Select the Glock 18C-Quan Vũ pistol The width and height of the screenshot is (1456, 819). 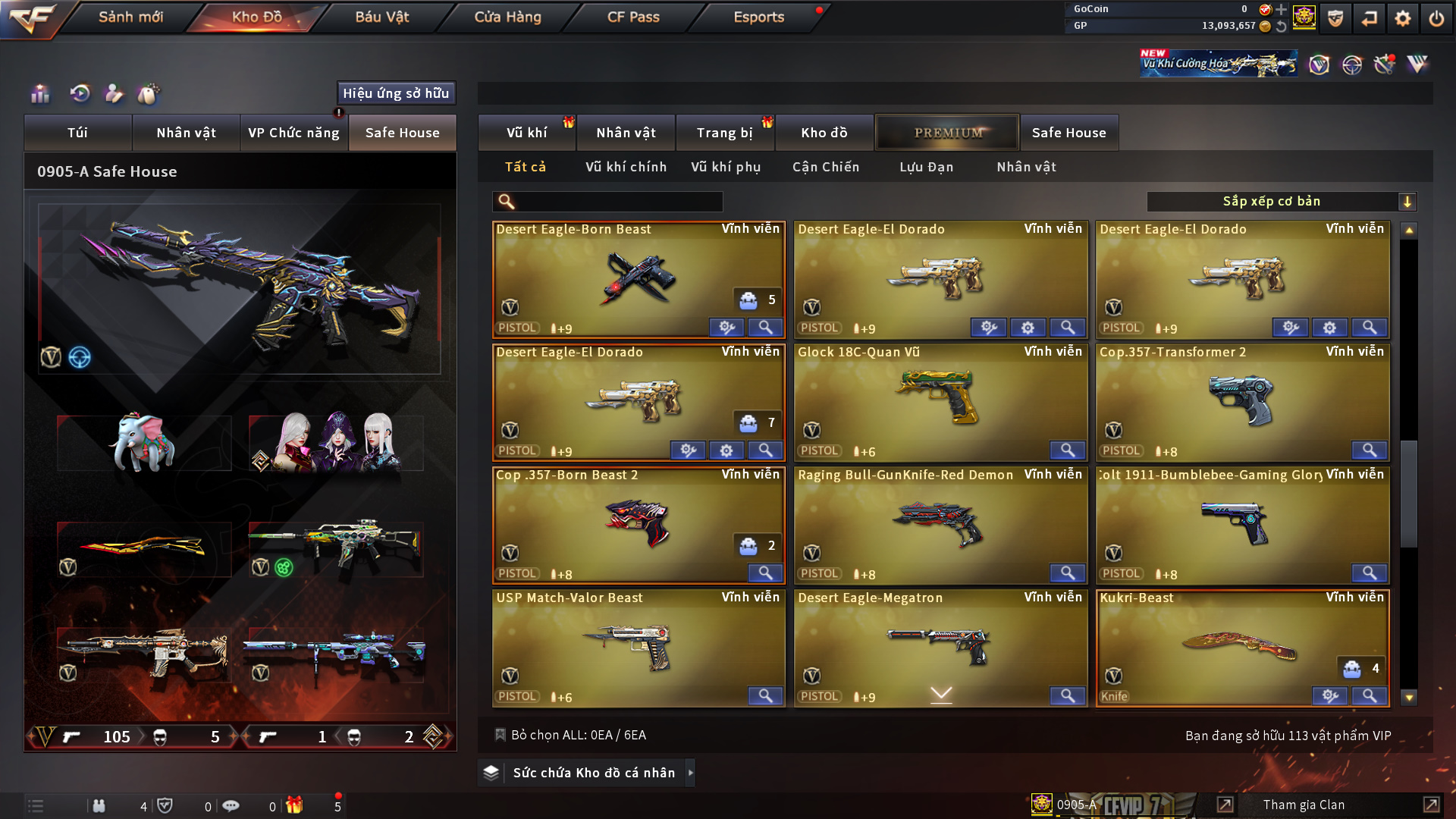940,398
